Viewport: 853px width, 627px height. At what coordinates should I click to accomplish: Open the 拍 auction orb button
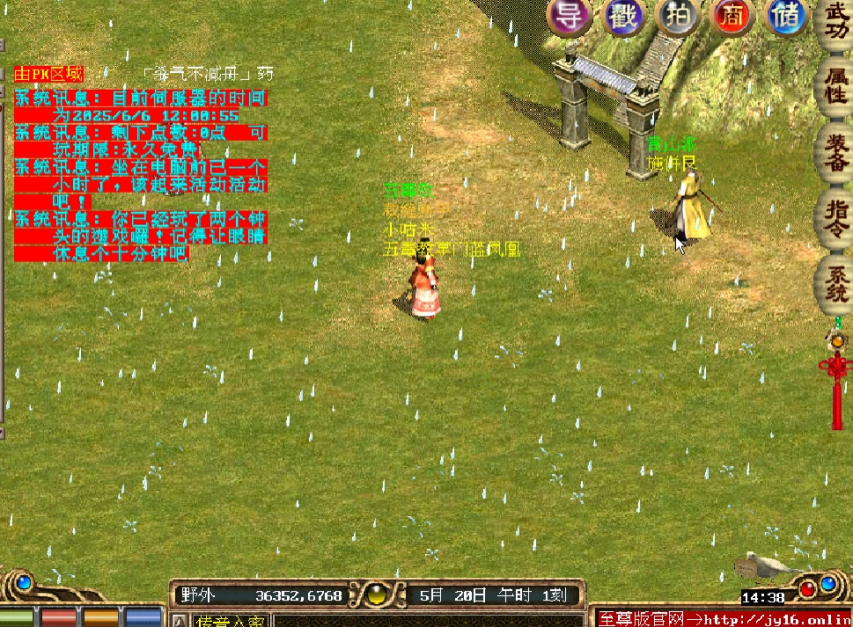point(676,17)
